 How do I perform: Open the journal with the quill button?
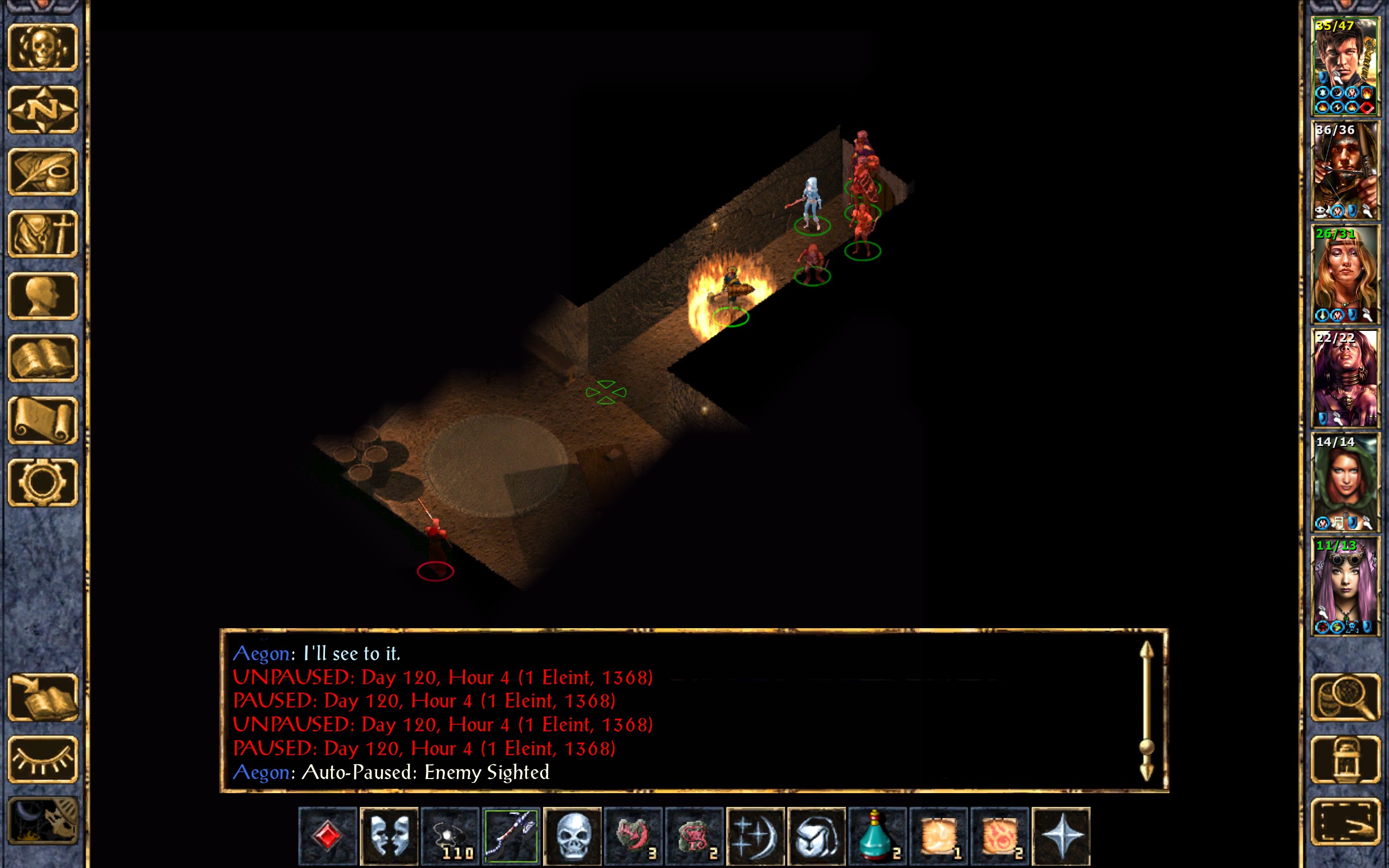43,171
